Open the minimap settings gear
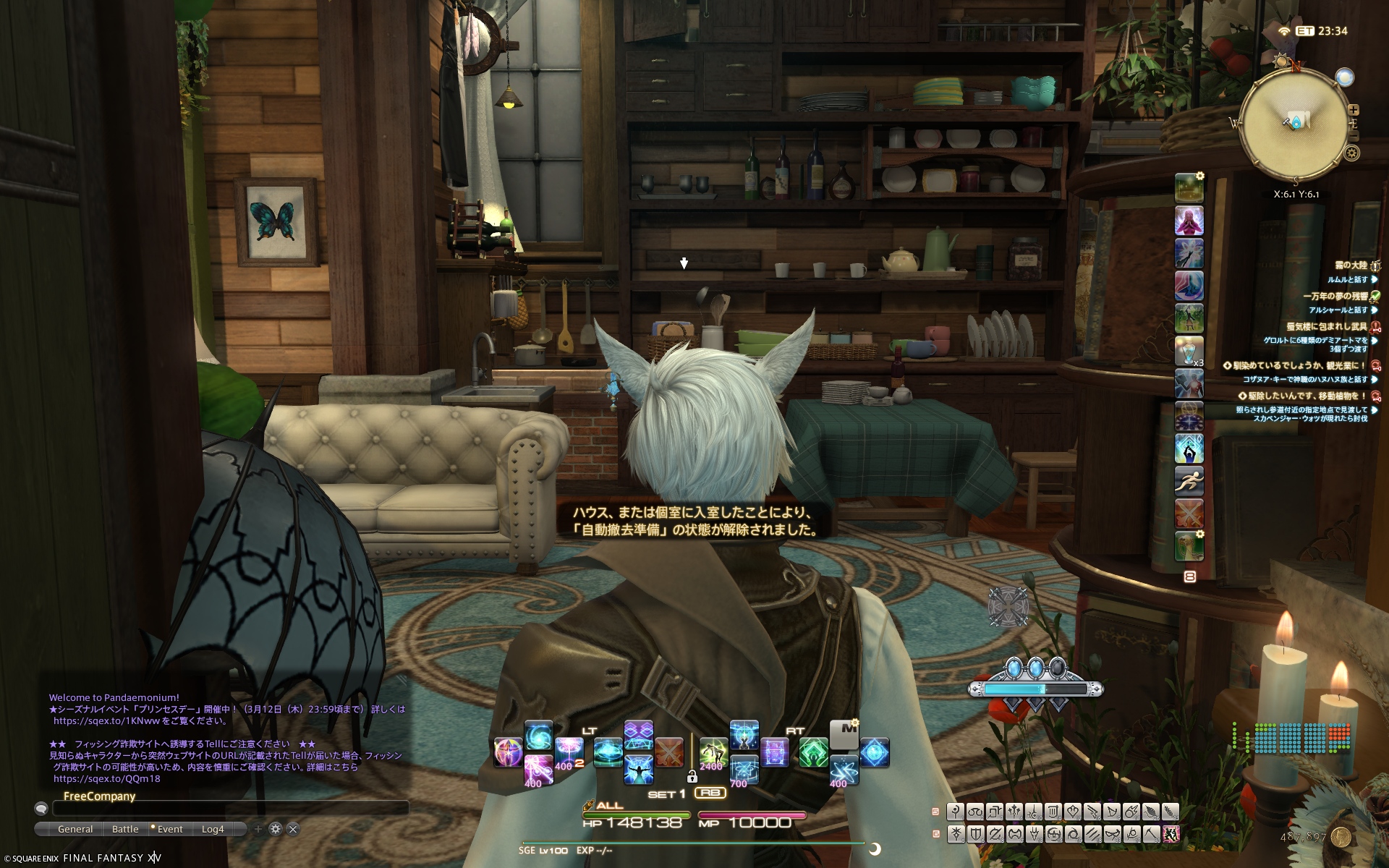This screenshot has width=1389, height=868. tap(1351, 153)
